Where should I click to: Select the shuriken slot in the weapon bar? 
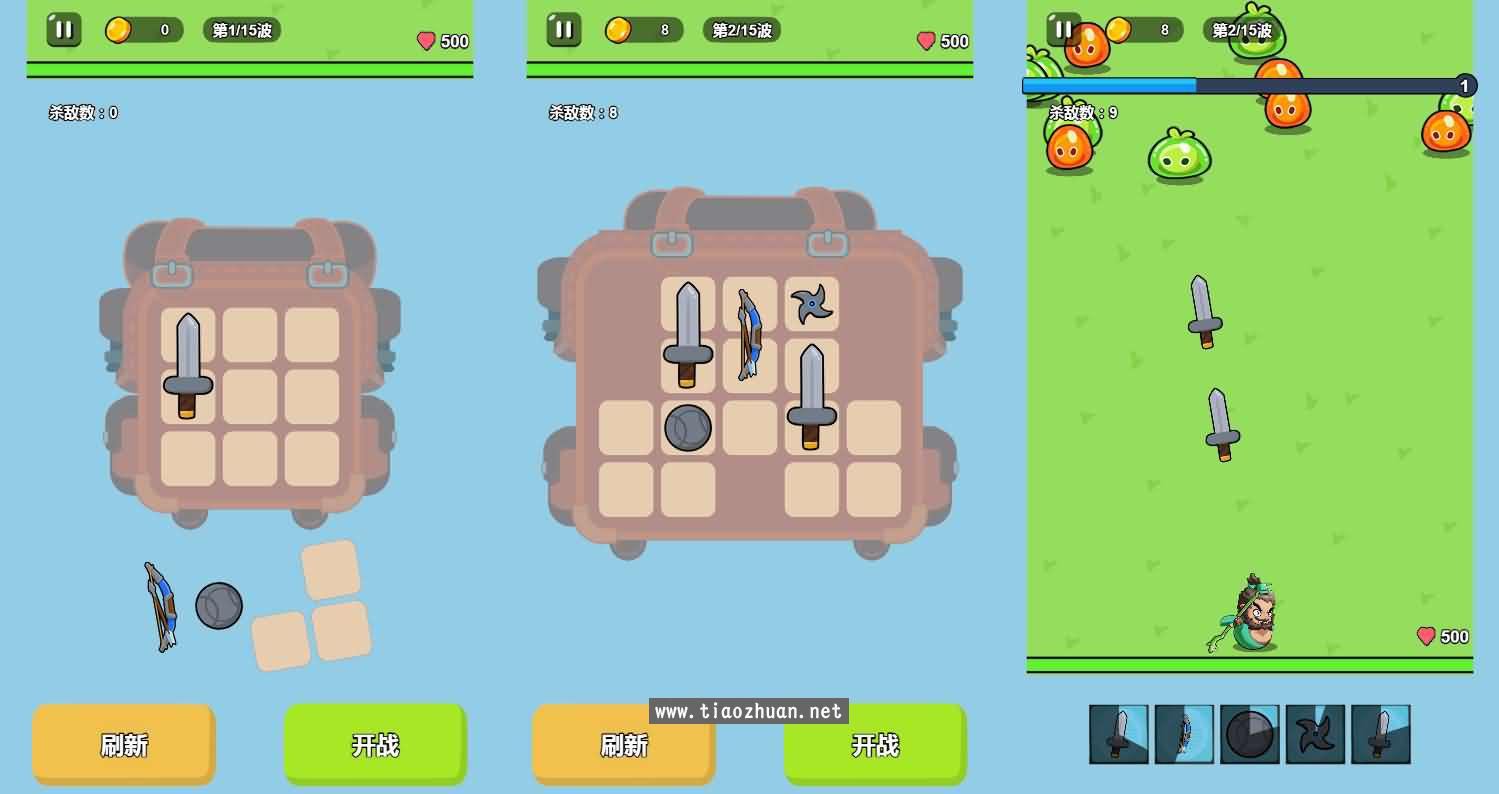[1315, 733]
